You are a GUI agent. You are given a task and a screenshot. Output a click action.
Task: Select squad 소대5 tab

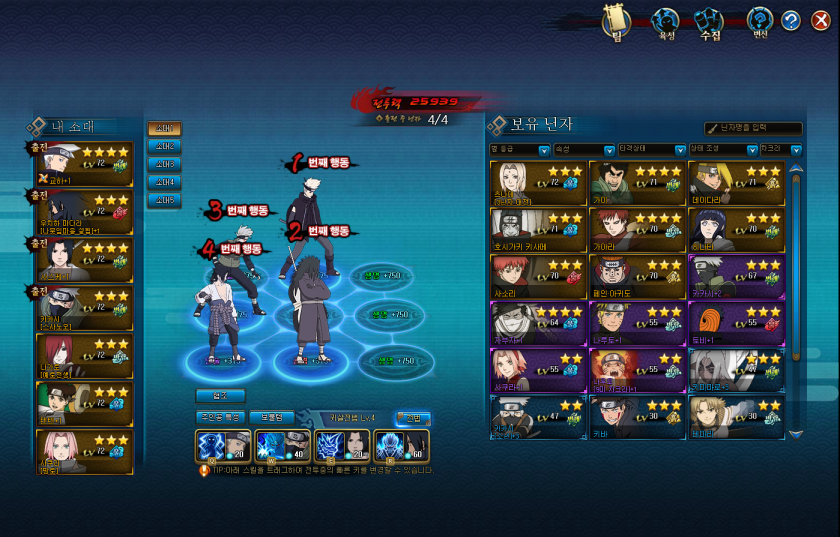(164, 200)
